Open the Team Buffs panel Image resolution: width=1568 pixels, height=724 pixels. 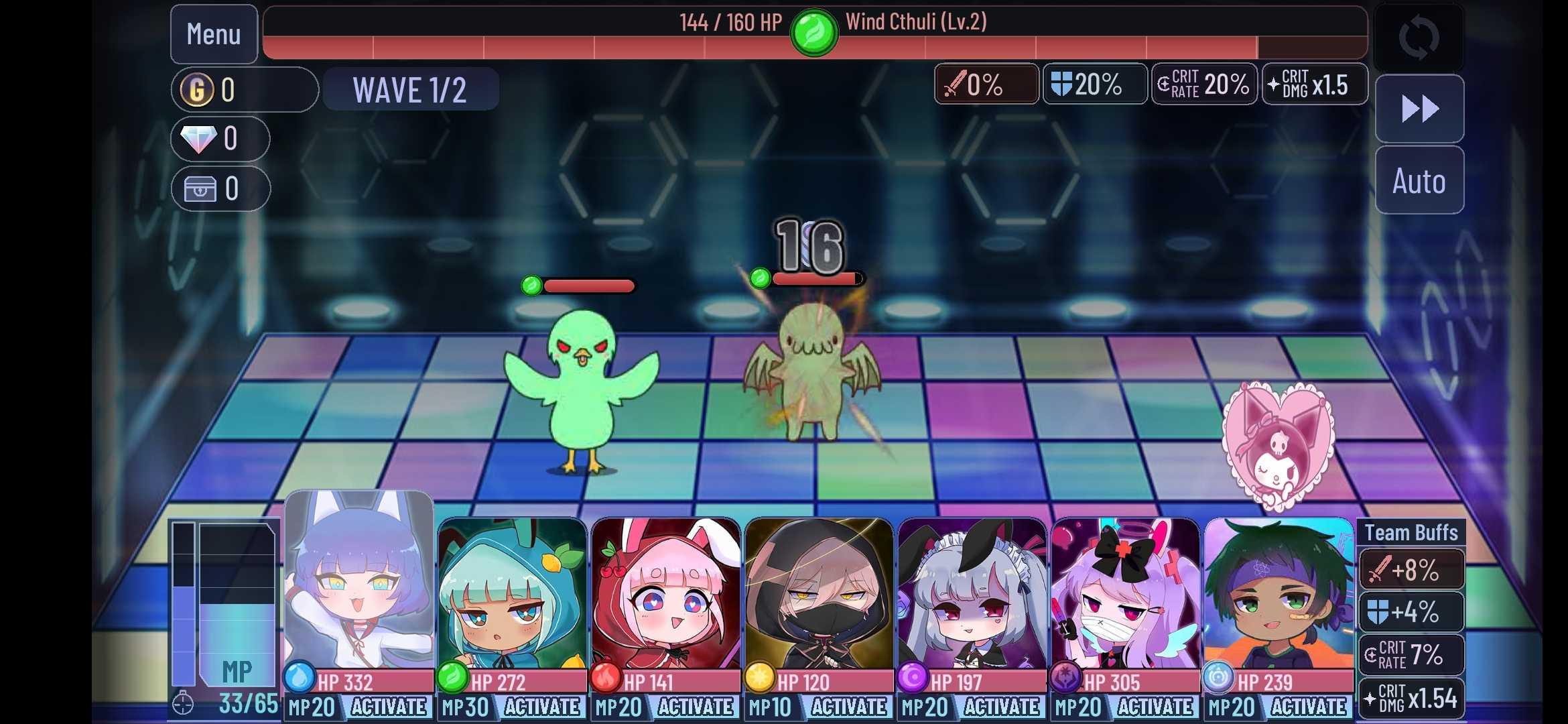click(x=1410, y=532)
